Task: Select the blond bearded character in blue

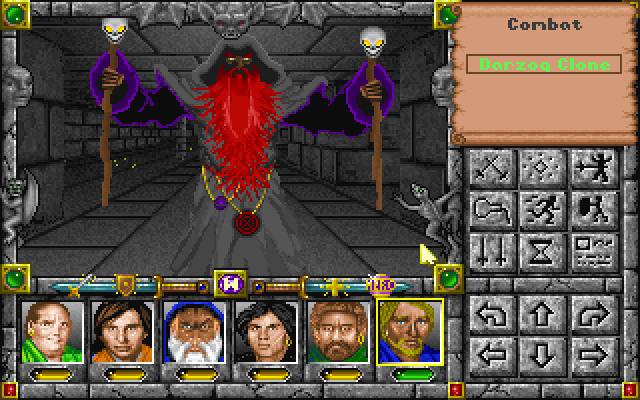Action: [x=410, y=332]
